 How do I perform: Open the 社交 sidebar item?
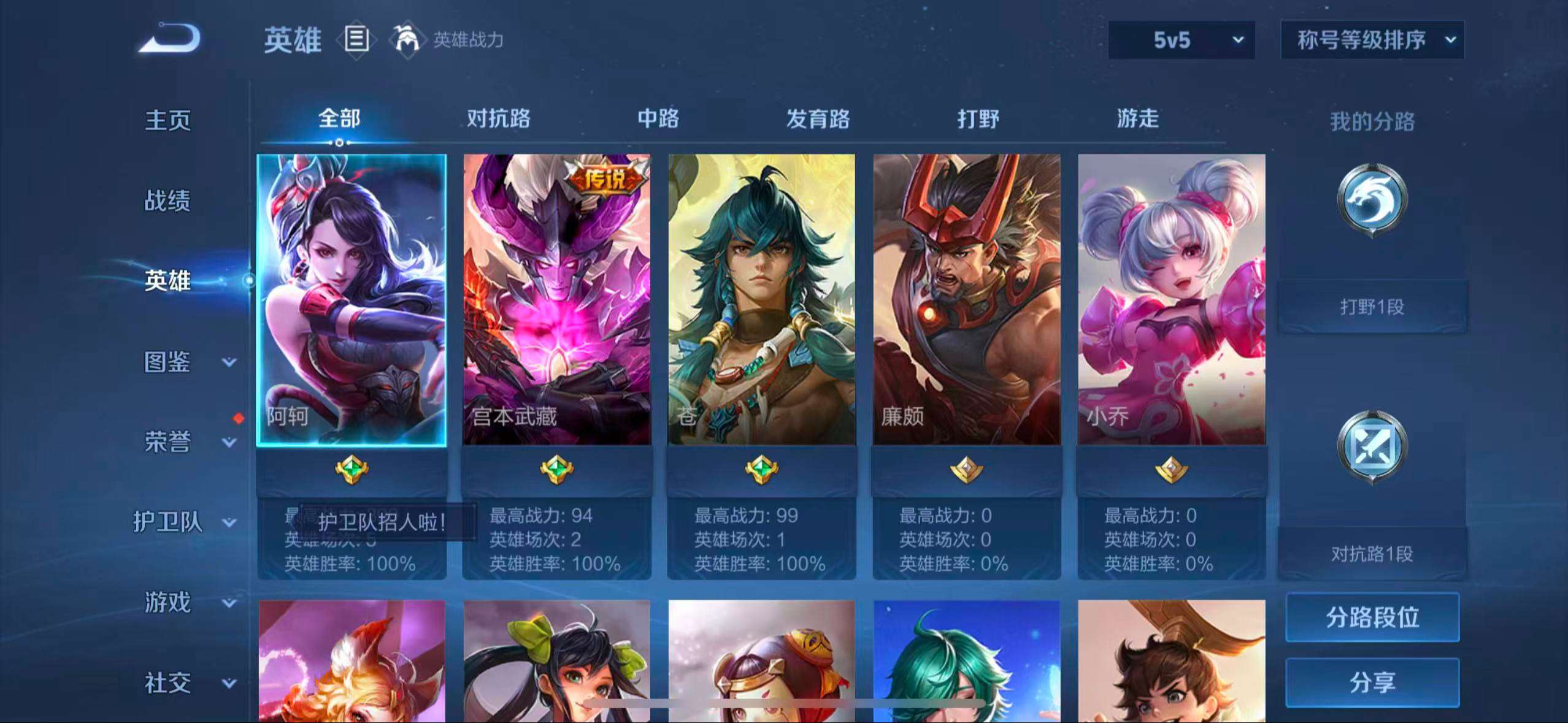(x=167, y=683)
